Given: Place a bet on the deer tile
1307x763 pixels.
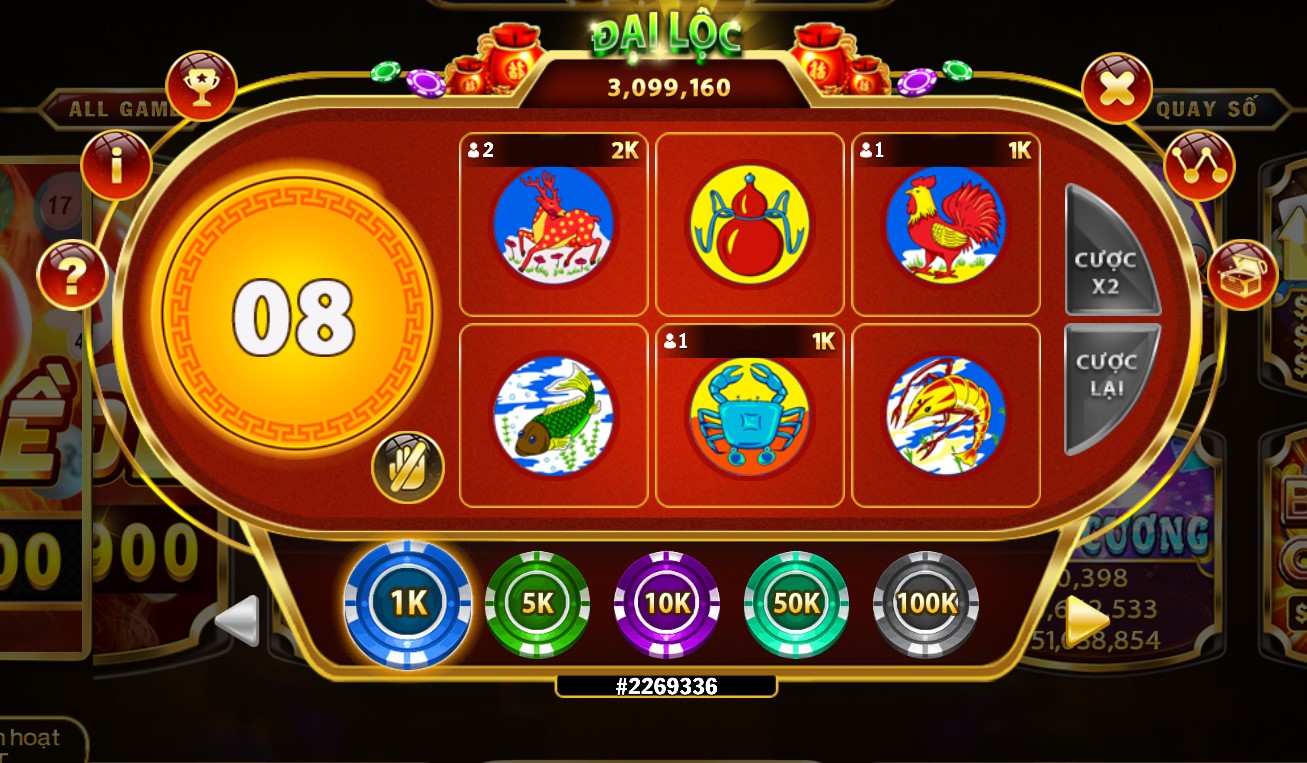Looking at the screenshot, I should 553,225.
